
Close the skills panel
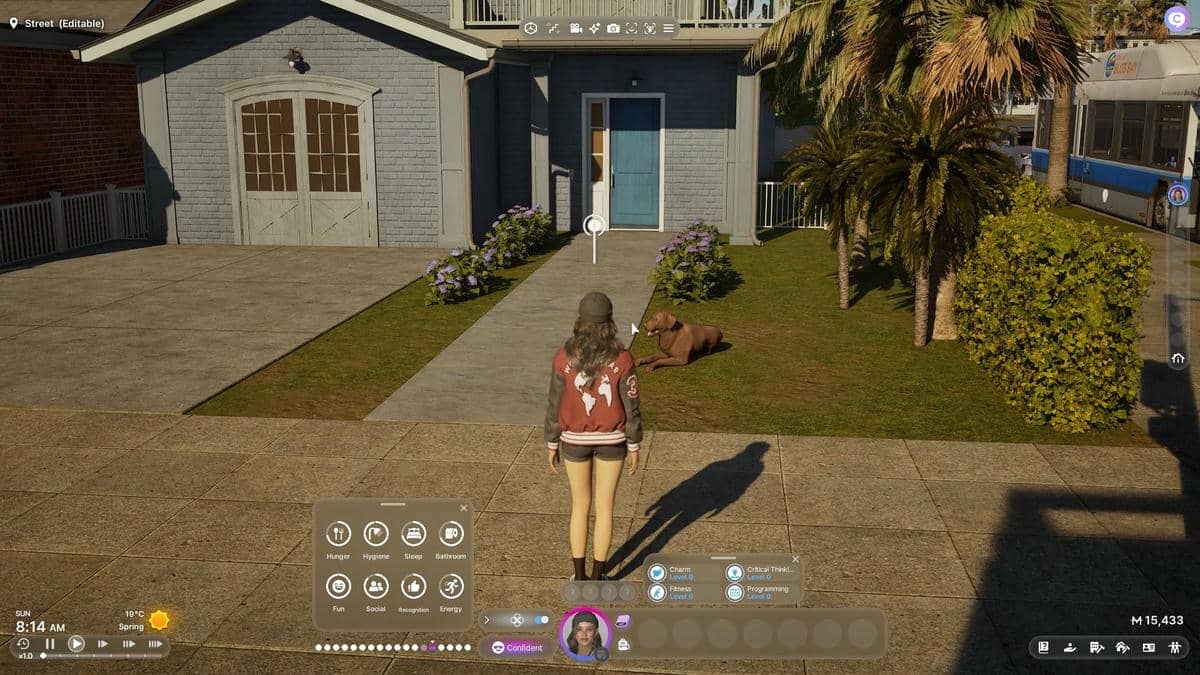coord(795,560)
